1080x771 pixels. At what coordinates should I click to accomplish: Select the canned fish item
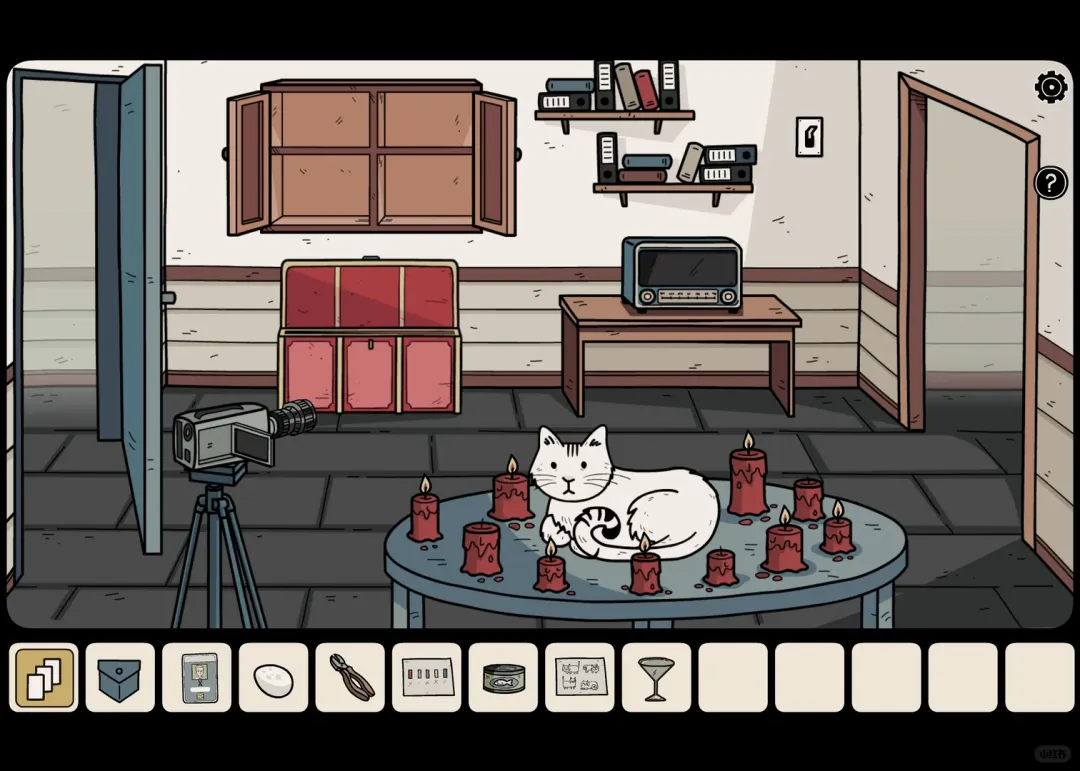click(503, 677)
